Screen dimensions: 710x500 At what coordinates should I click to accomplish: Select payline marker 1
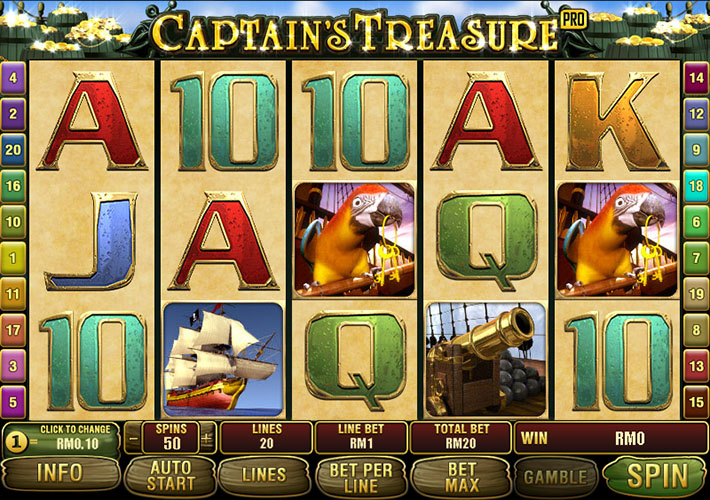point(14,258)
